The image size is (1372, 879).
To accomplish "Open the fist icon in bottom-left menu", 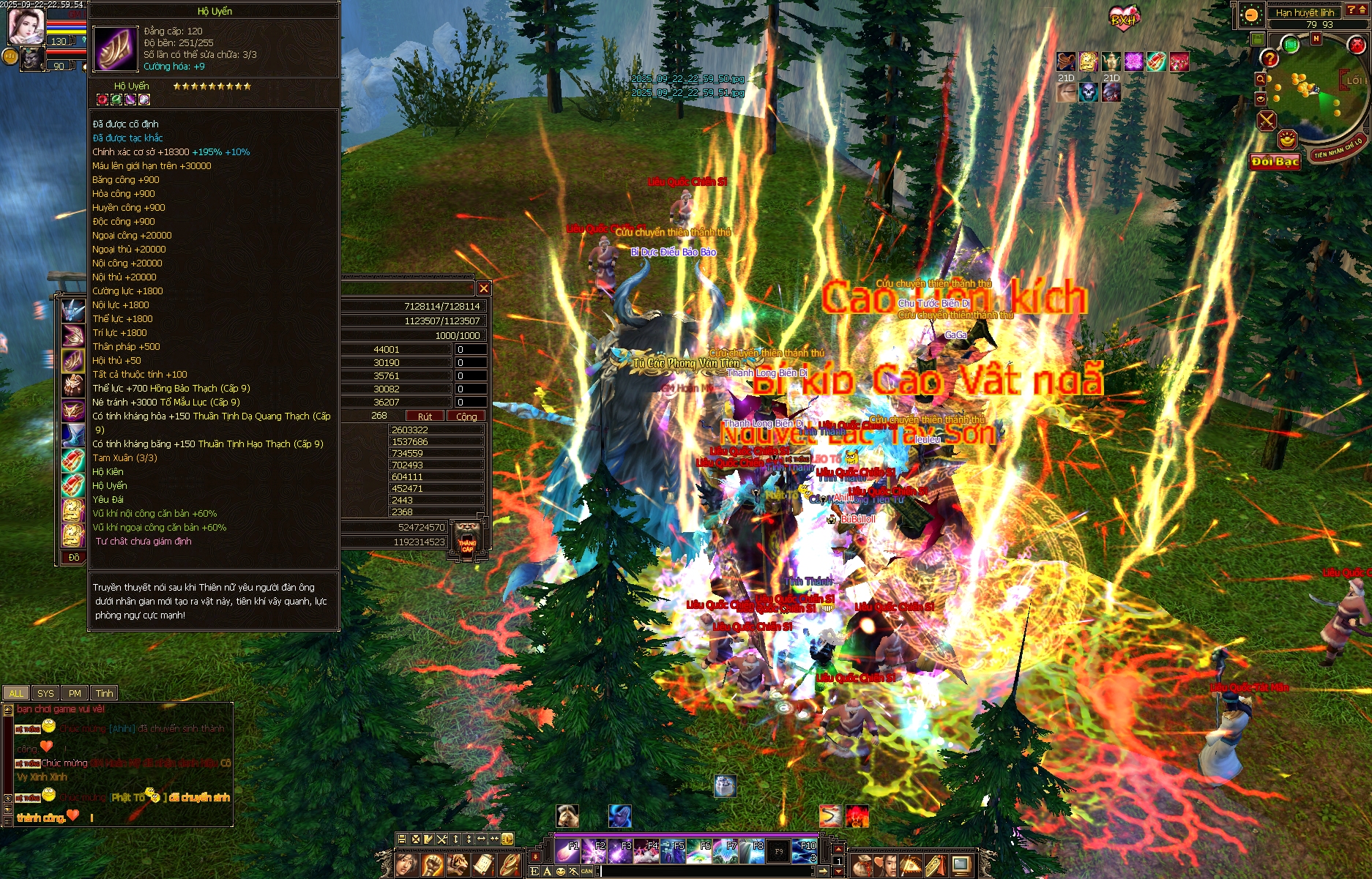I will tap(433, 865).
